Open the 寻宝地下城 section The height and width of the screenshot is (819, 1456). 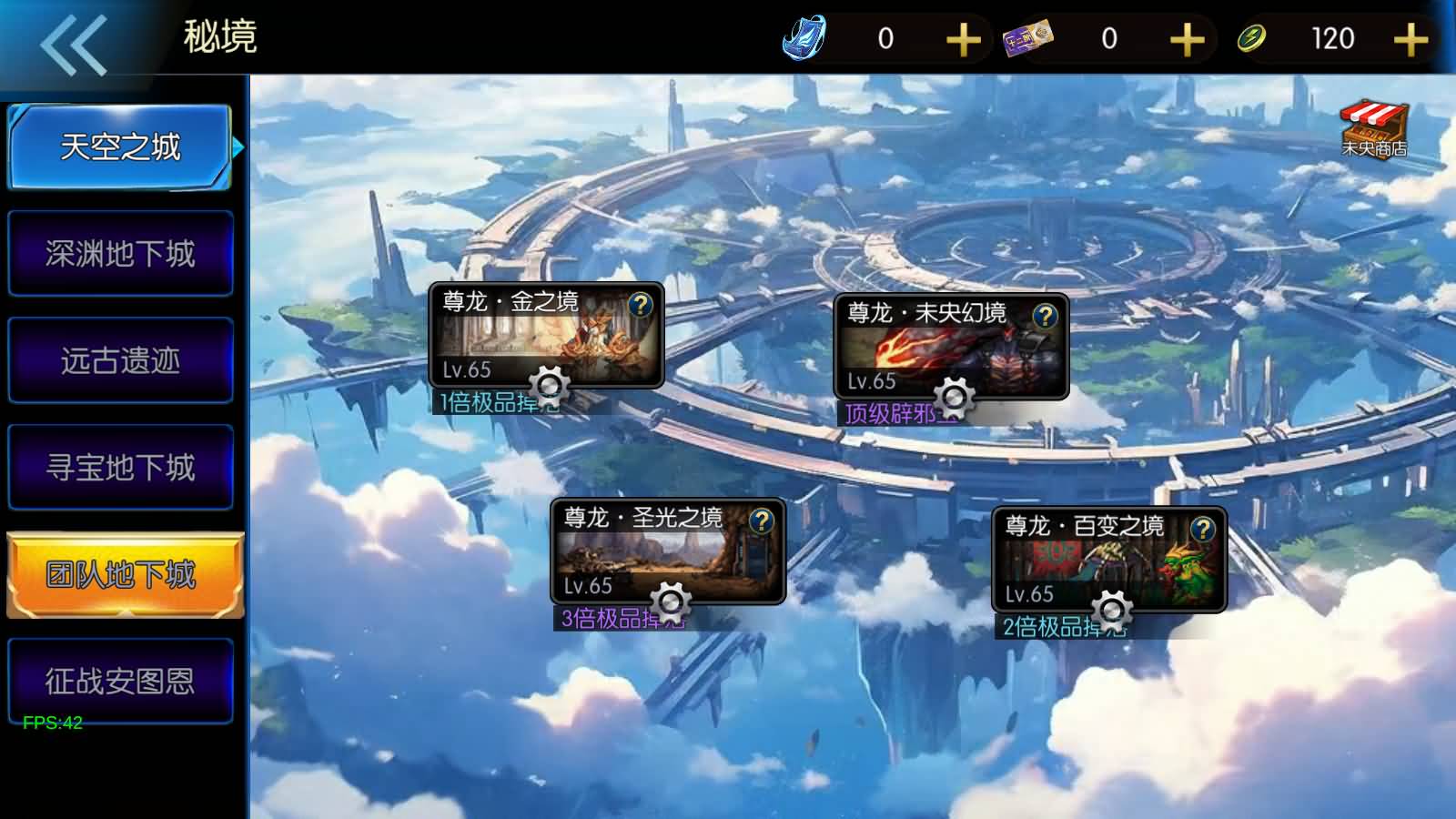coord(120,467)
